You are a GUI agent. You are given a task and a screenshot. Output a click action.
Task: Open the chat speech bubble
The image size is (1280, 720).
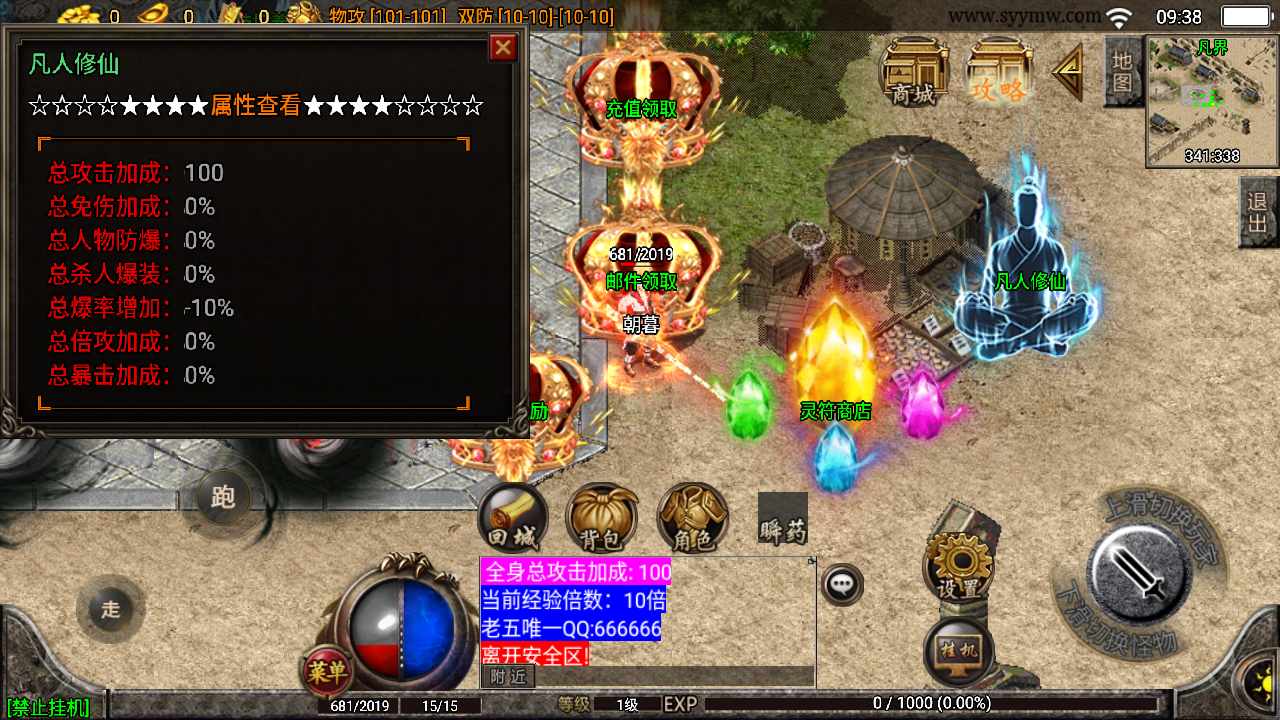point(842,584)
